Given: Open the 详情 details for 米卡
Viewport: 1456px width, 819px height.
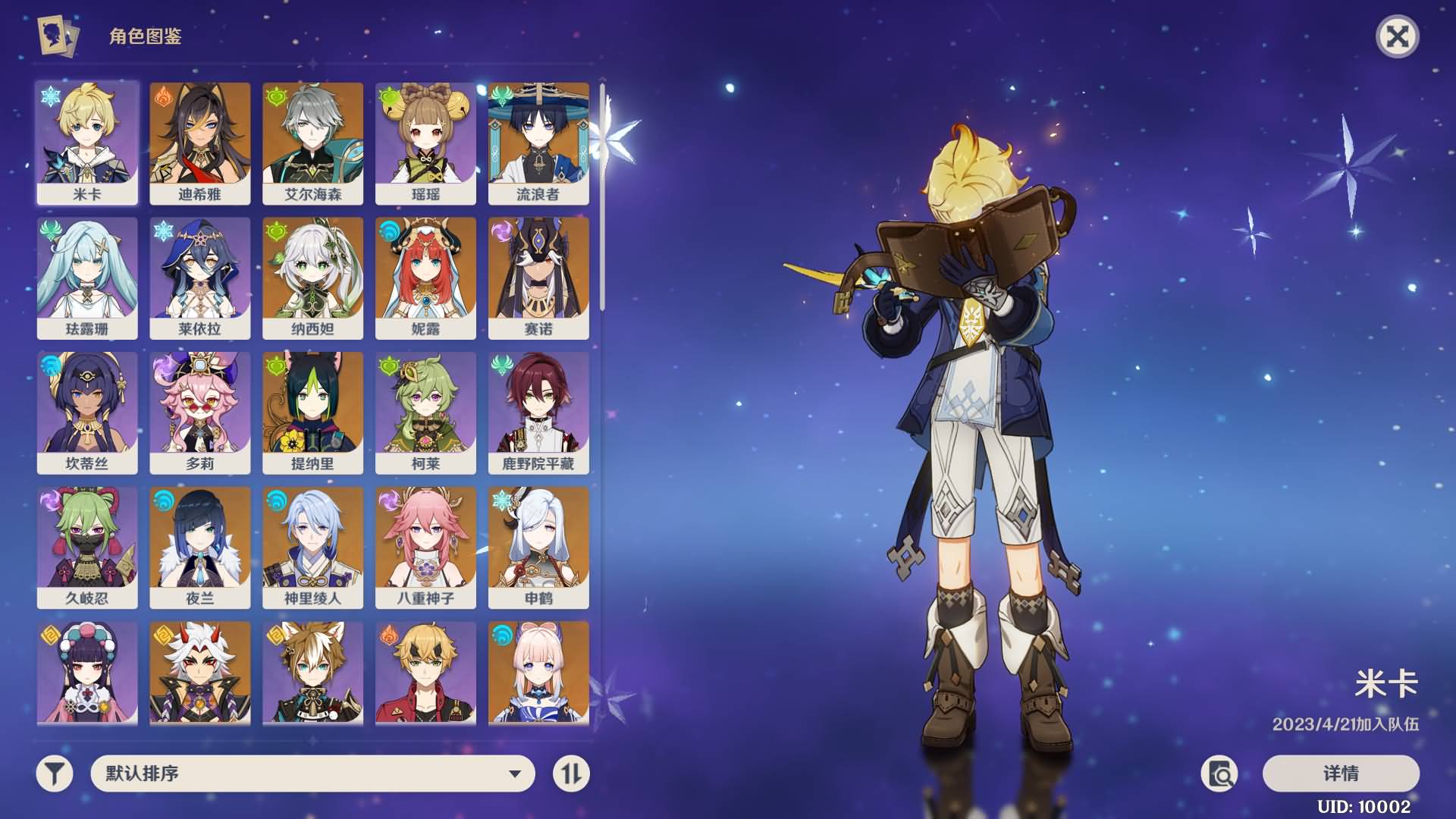Looking at the screenshot, I should tap(1341, 773).
